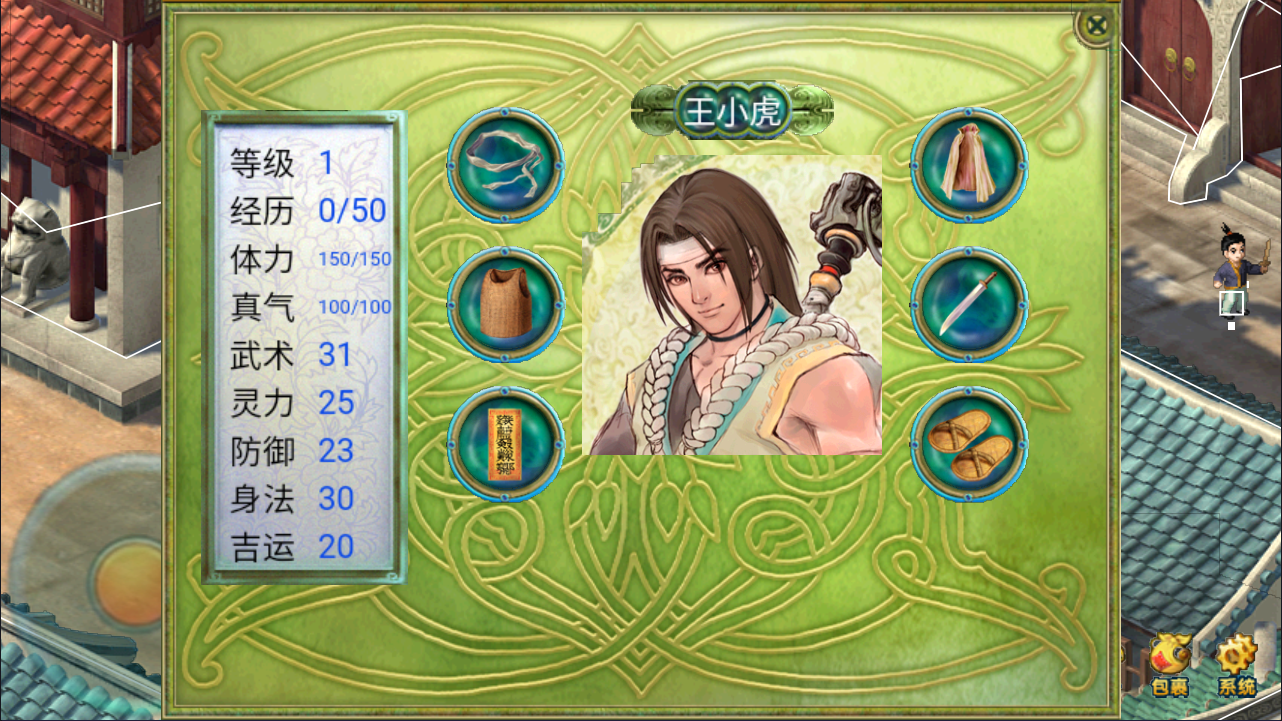The height and width of the screenshot is (721, 1282).
Task: Open the 系统 system menu
Action: pos(1236,665)
